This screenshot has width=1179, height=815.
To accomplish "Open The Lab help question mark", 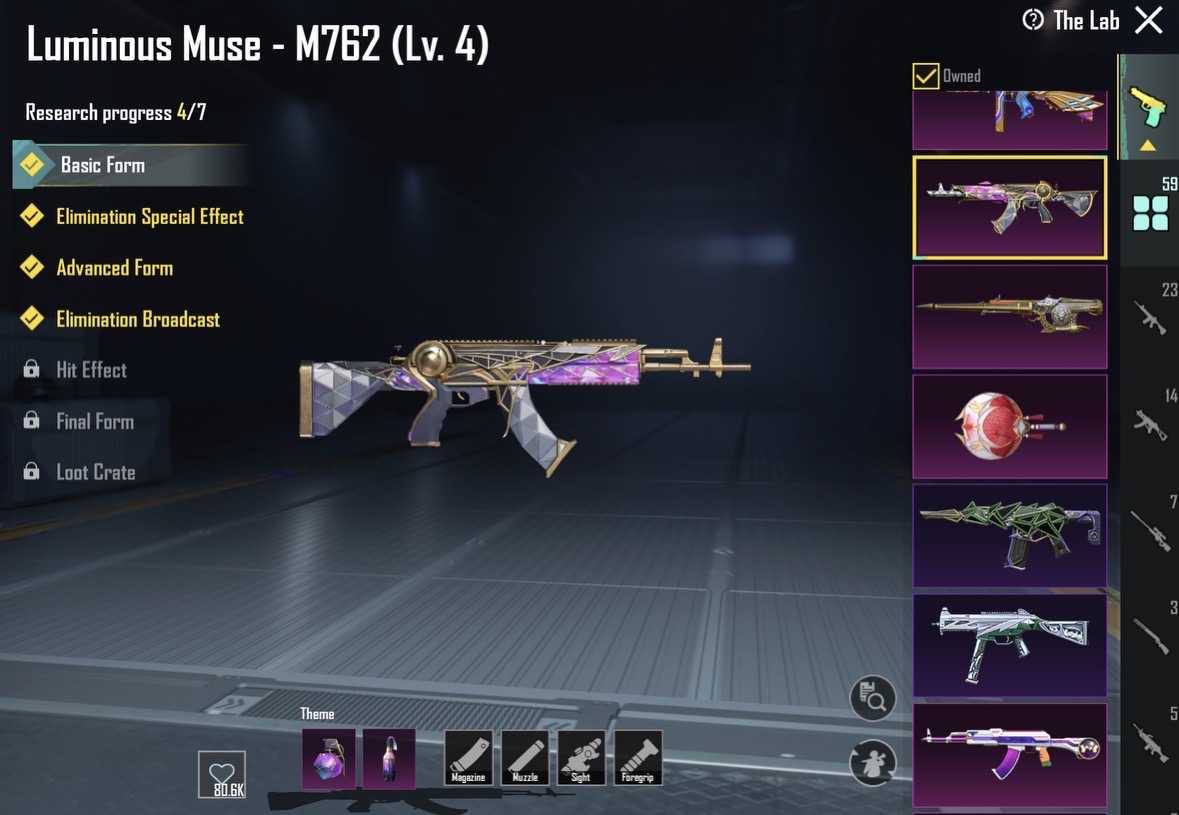I will [1033, 20].
